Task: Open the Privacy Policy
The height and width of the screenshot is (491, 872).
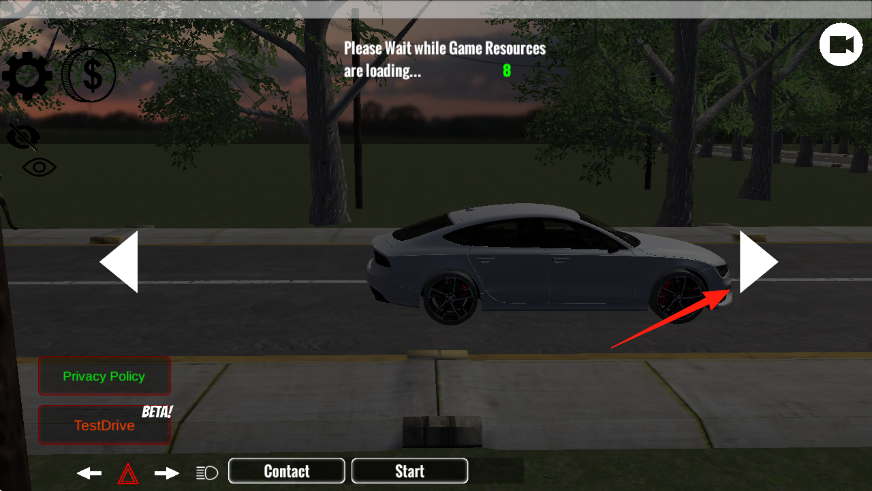Action: coord(104,376)
